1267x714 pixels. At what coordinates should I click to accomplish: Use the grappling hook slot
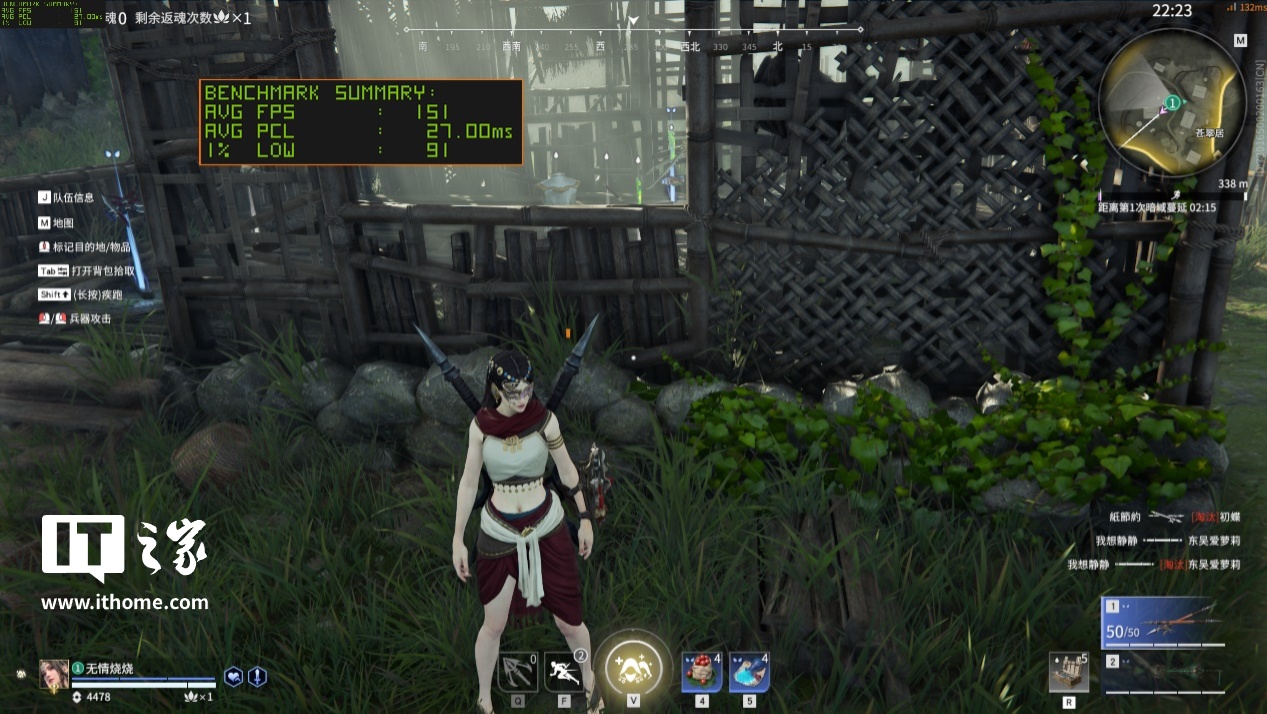pos(518,672)
